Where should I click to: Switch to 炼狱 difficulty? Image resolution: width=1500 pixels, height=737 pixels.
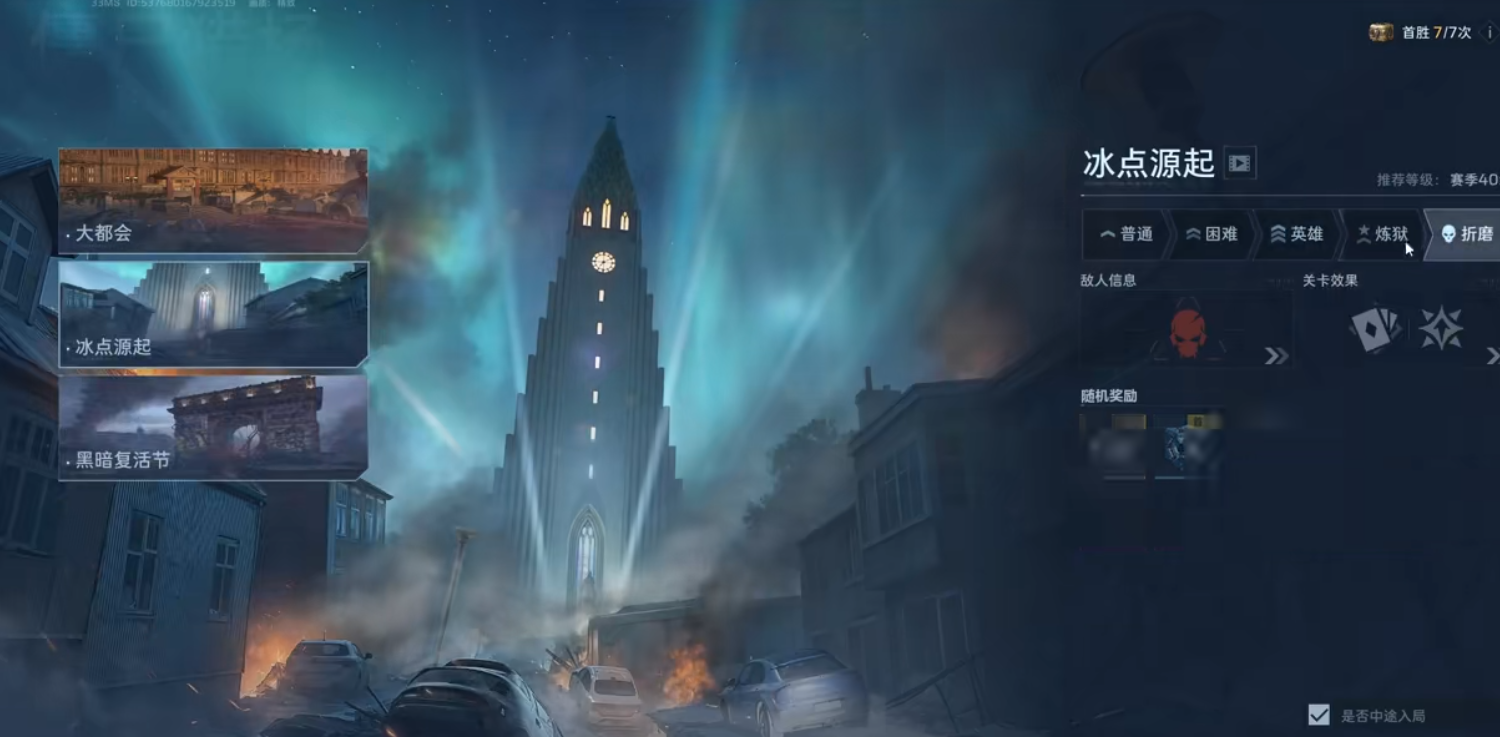[x=1381, y=234]
